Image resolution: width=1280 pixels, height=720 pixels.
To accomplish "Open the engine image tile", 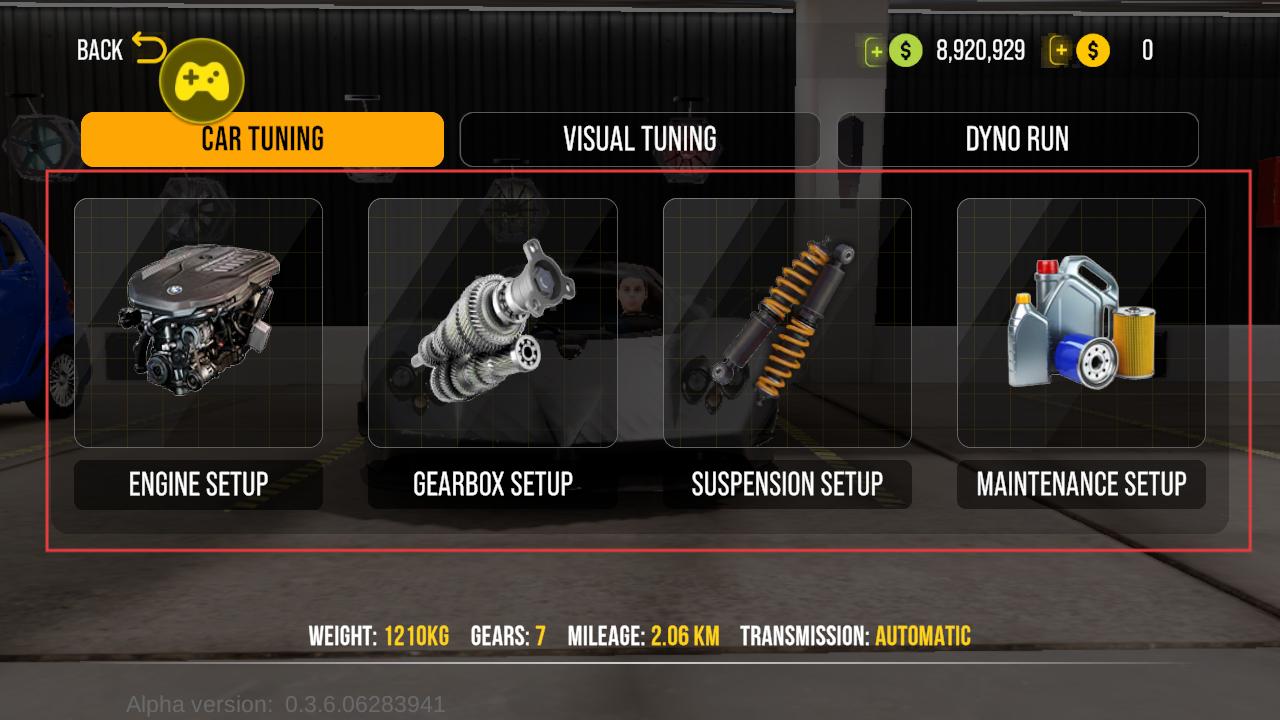I will 198,322.
